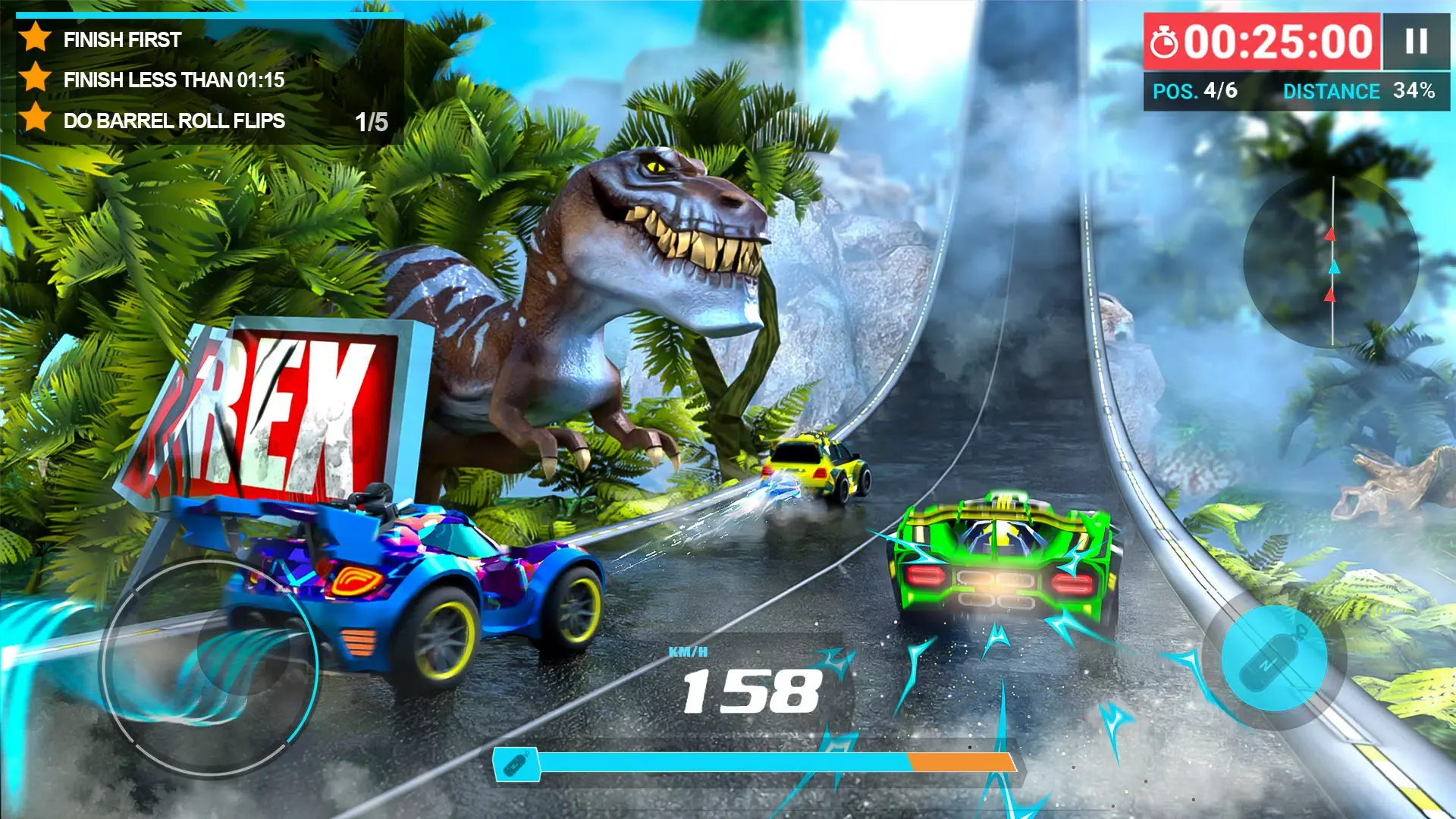Select the Finish First objective
The width and height of the screenshot is (1456, 819).
click(x=122, y=39)
